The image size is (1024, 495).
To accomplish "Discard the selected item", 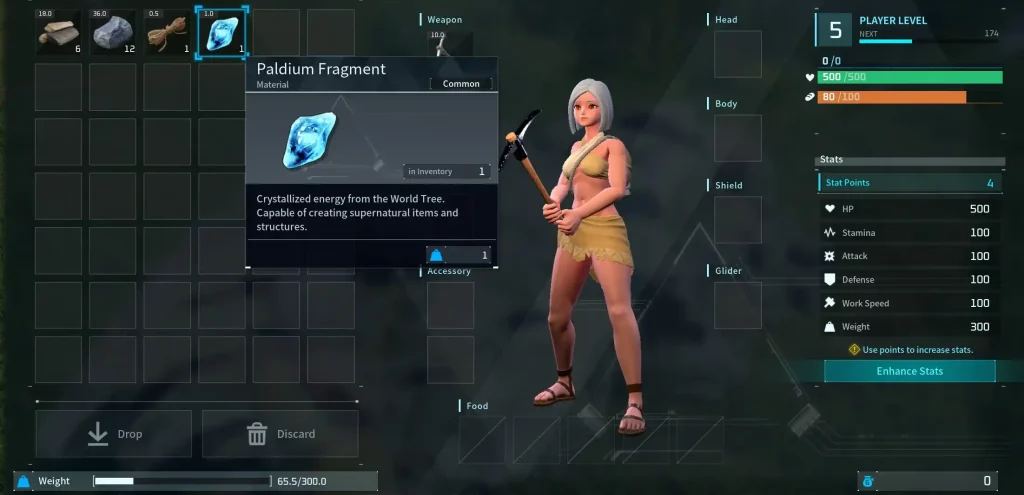I will tap(280, 434).
